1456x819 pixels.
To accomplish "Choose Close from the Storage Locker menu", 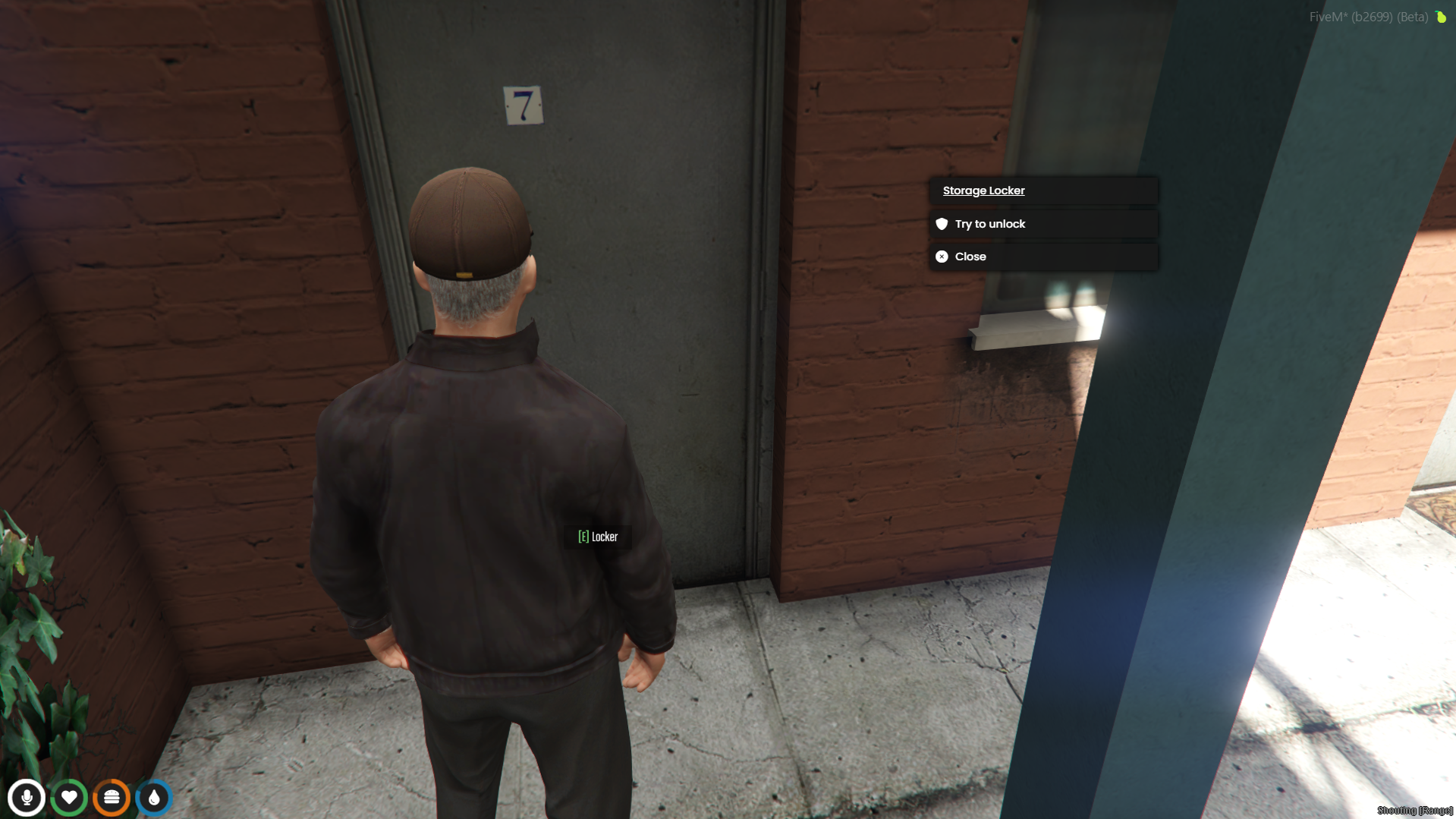I will (970, 257).
